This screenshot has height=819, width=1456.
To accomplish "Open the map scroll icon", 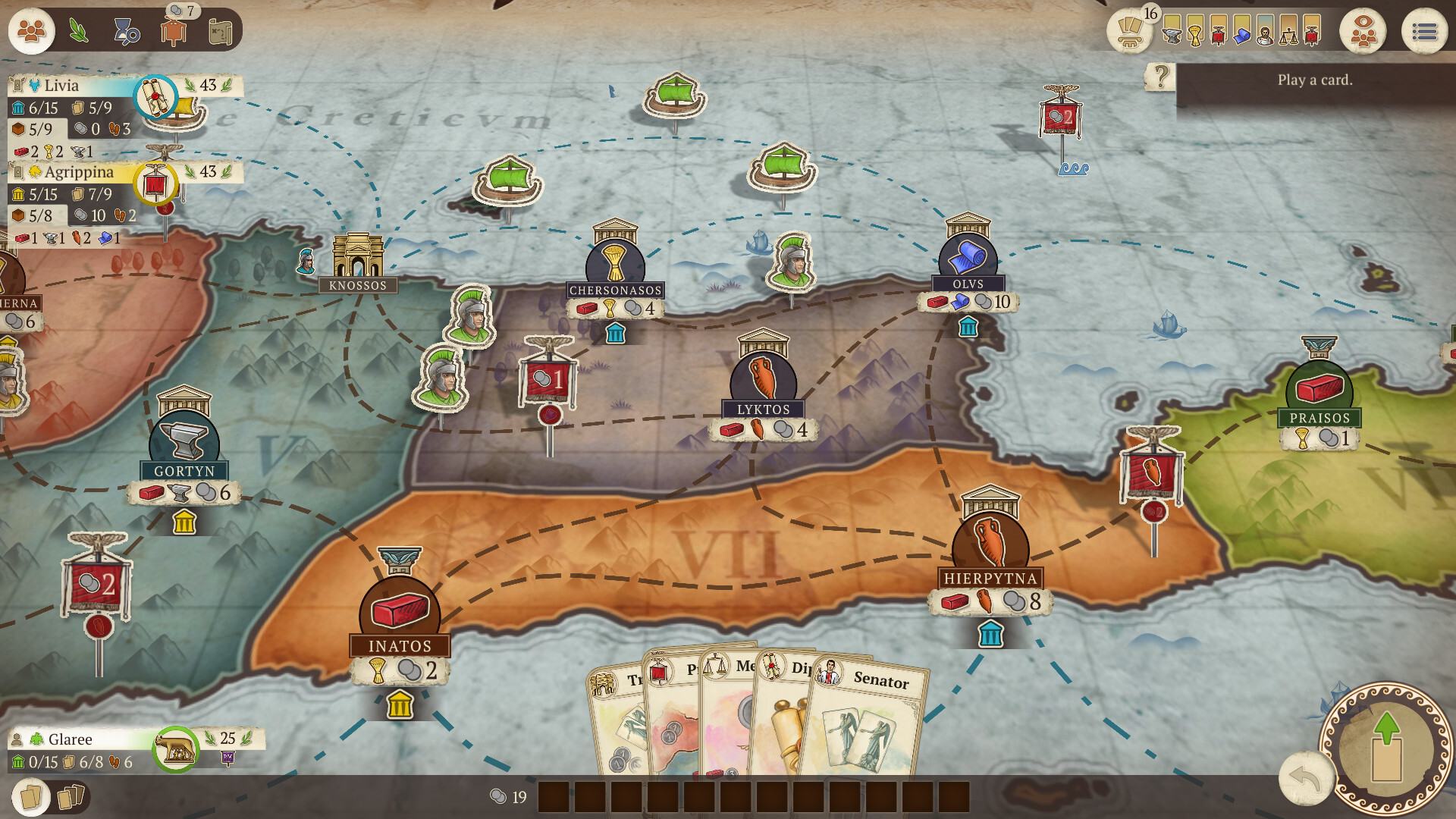I will click(x=221, y=32).
